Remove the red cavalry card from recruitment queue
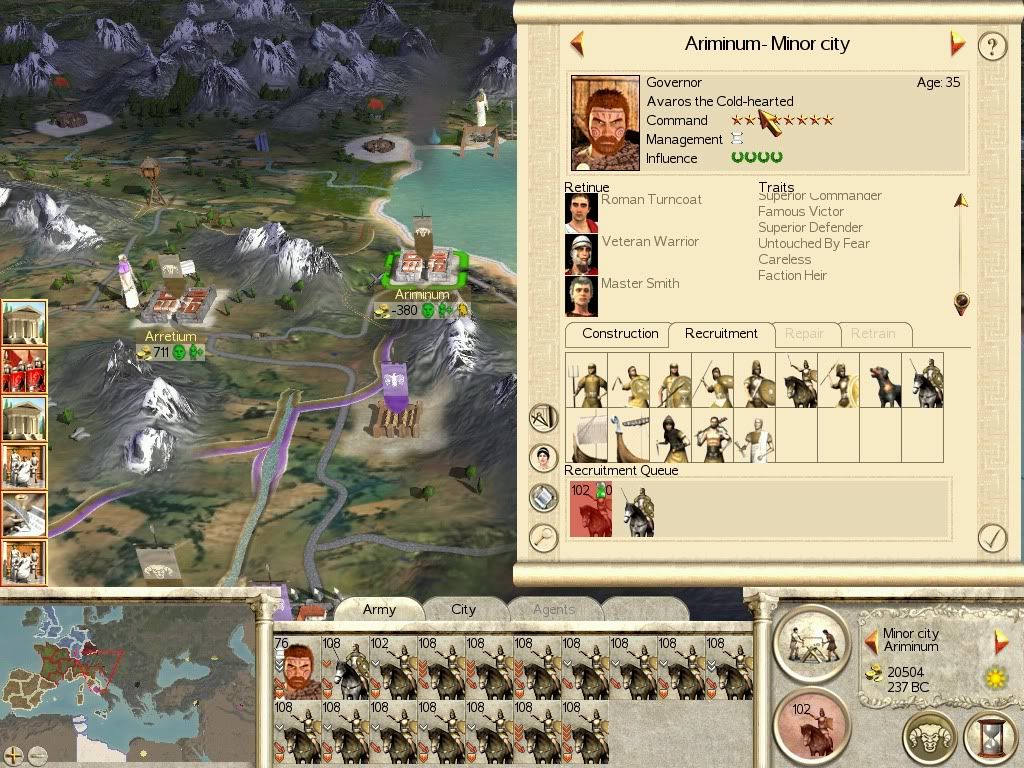 click(x=590, y=510)
